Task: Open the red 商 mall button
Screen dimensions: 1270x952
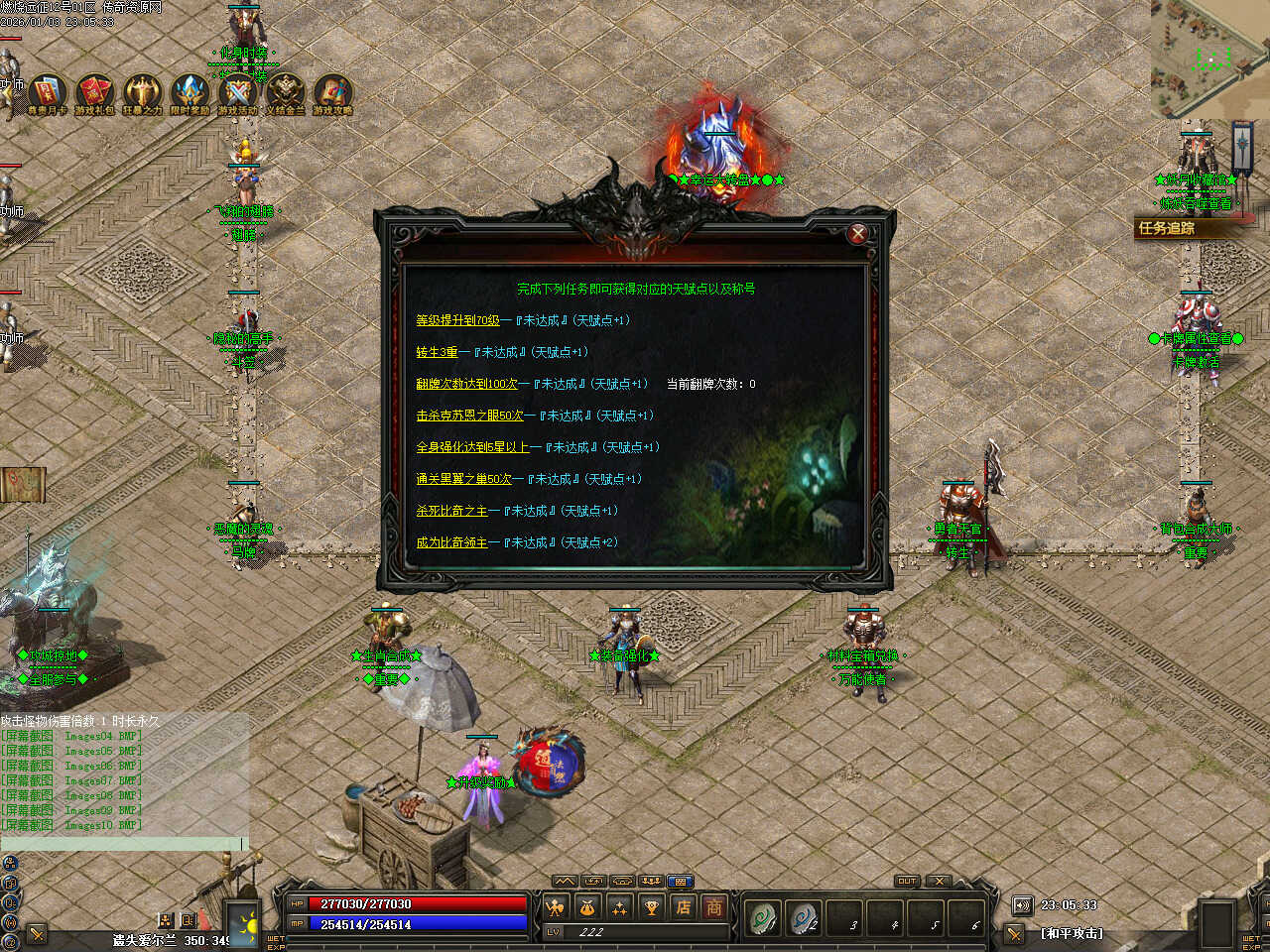Action: coord(713,906)
